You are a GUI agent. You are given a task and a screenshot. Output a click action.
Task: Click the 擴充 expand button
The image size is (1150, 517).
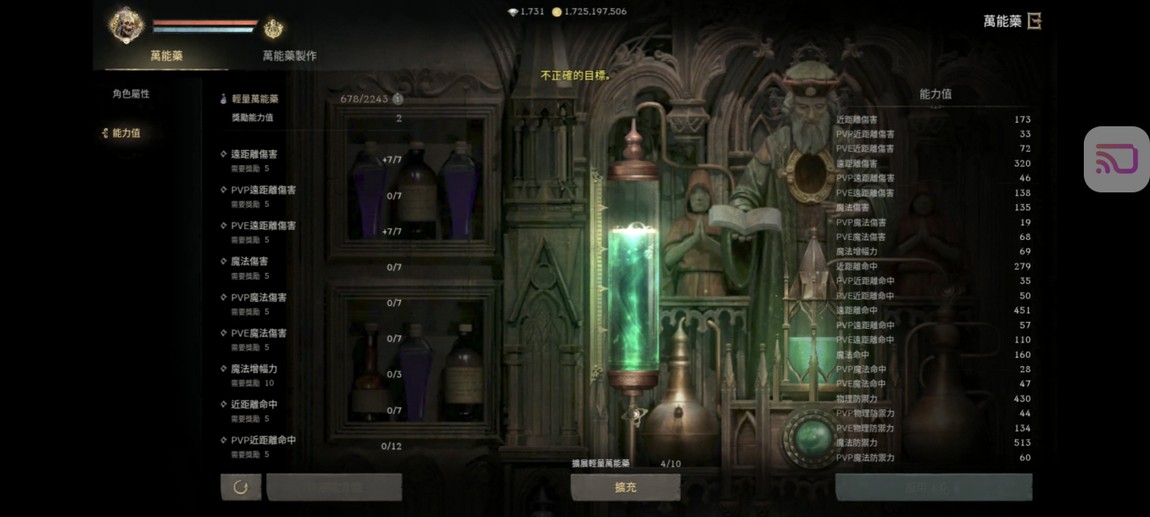625,487
